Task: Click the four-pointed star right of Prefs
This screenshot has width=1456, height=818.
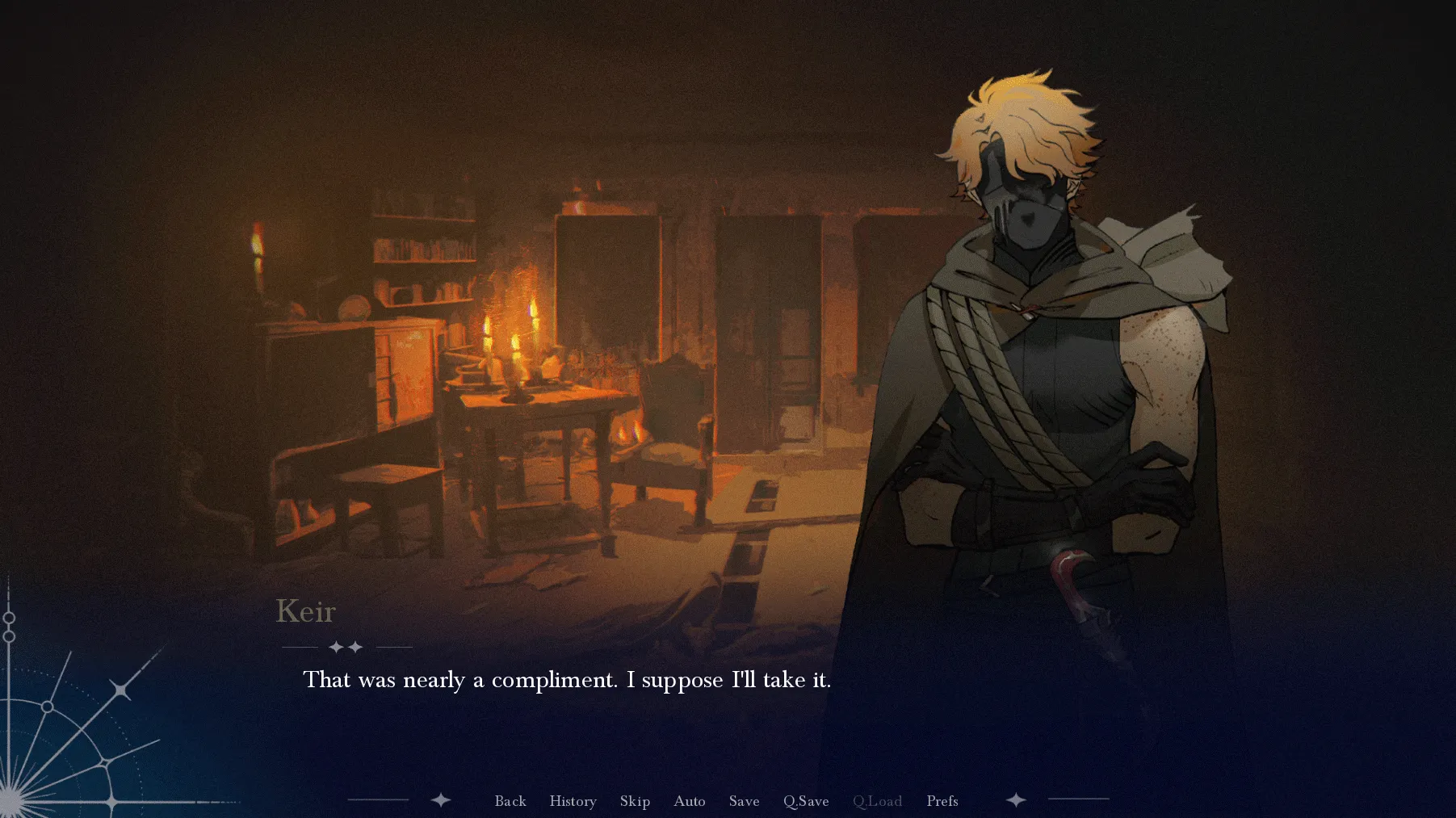Action: 1015,799
